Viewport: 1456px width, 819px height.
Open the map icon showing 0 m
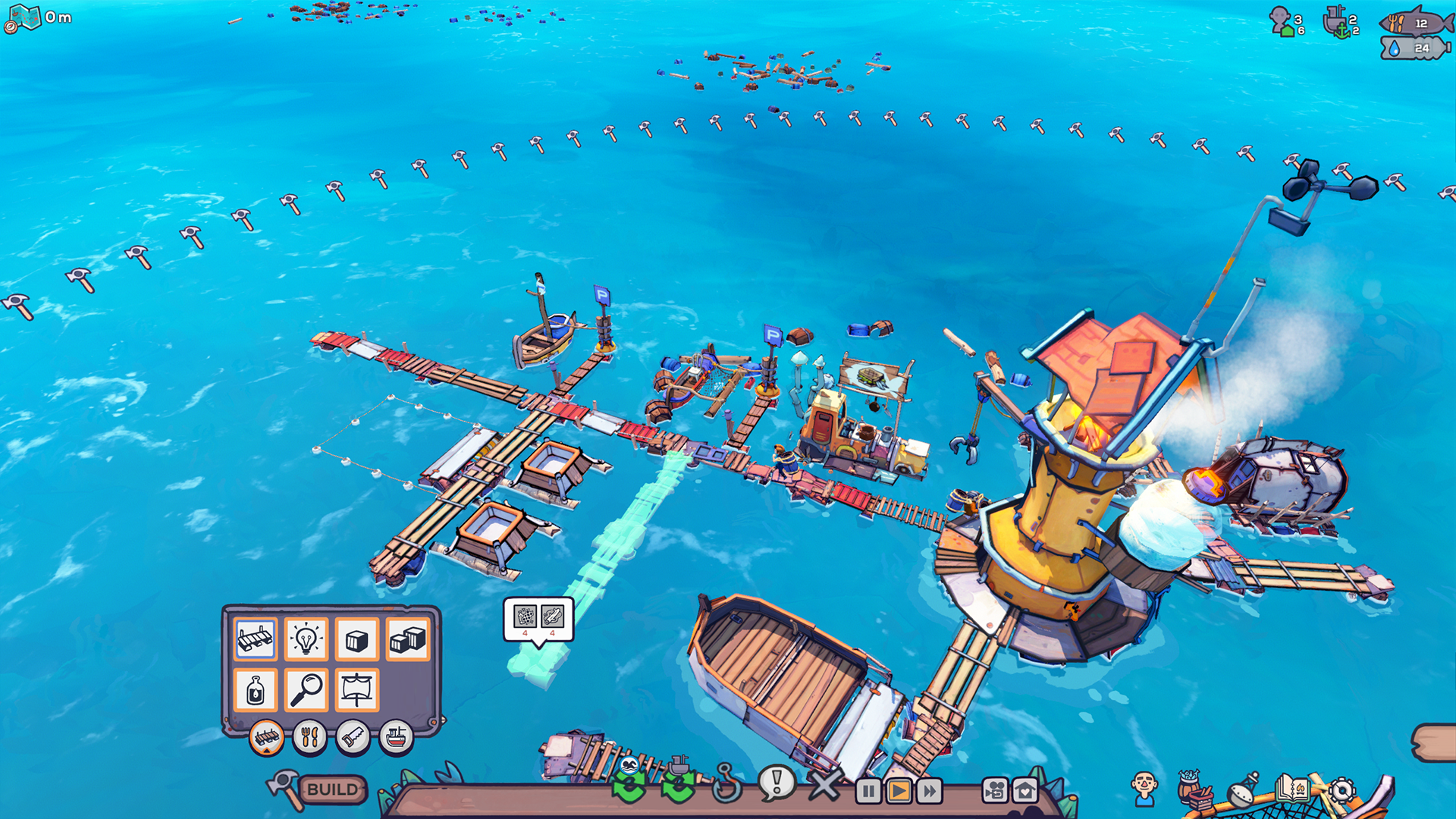click(24, 17)
